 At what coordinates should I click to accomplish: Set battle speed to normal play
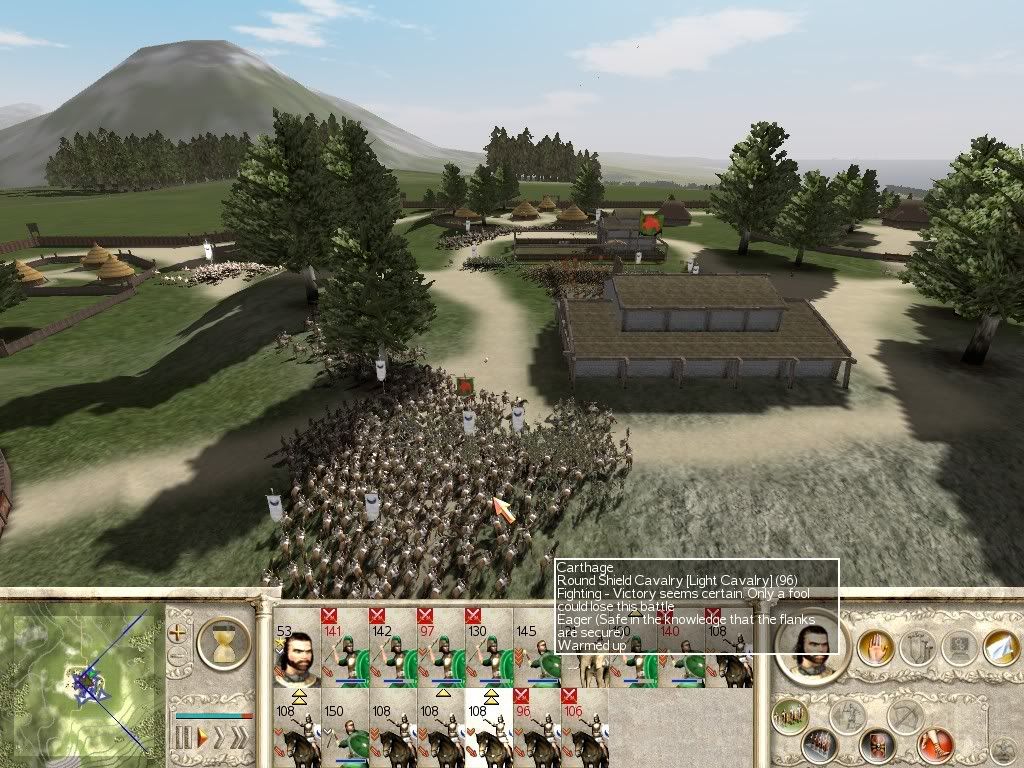pos(201,739)
